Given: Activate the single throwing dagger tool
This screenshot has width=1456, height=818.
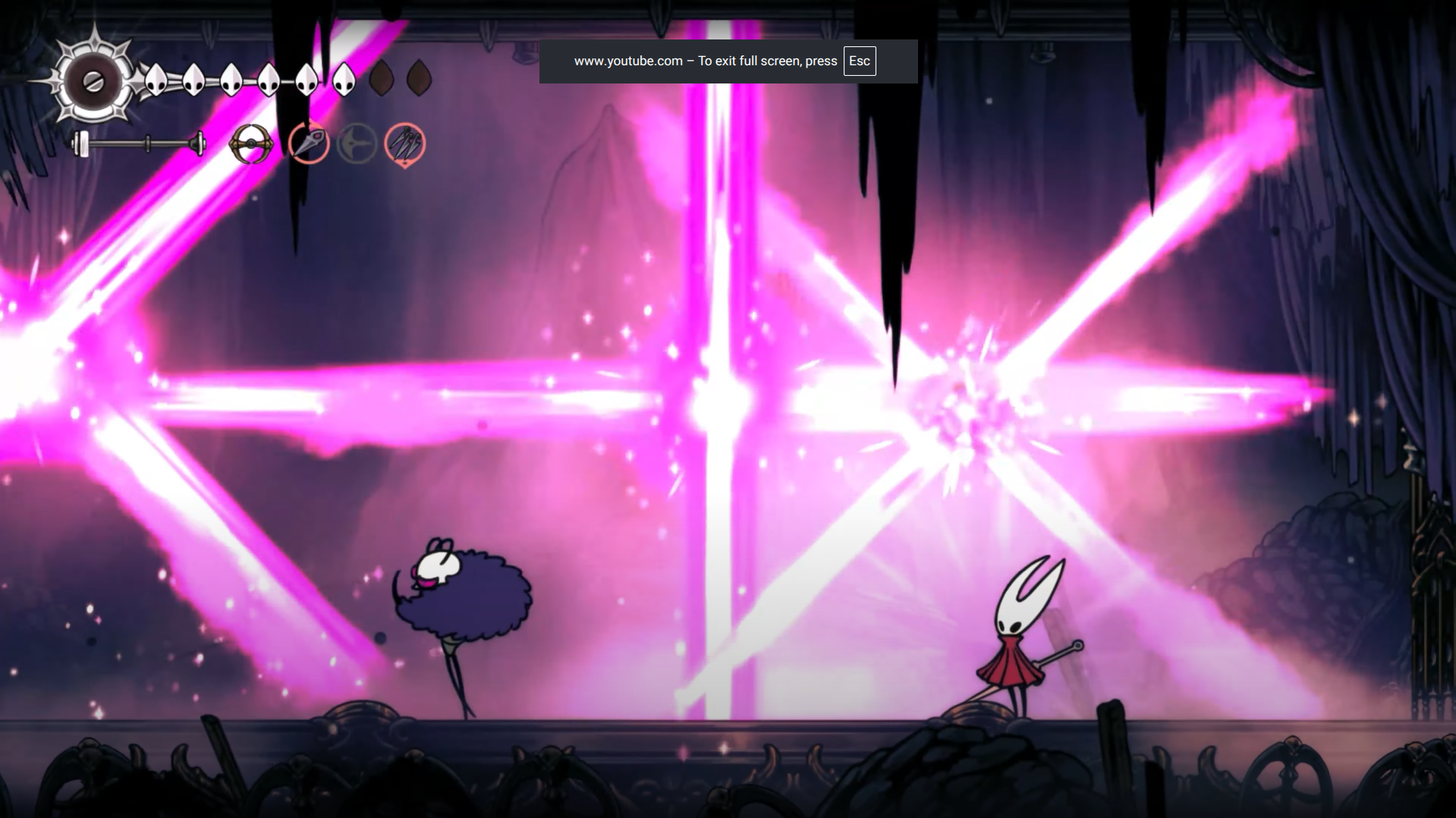Looking at the screenshot, I should [309, 143].
